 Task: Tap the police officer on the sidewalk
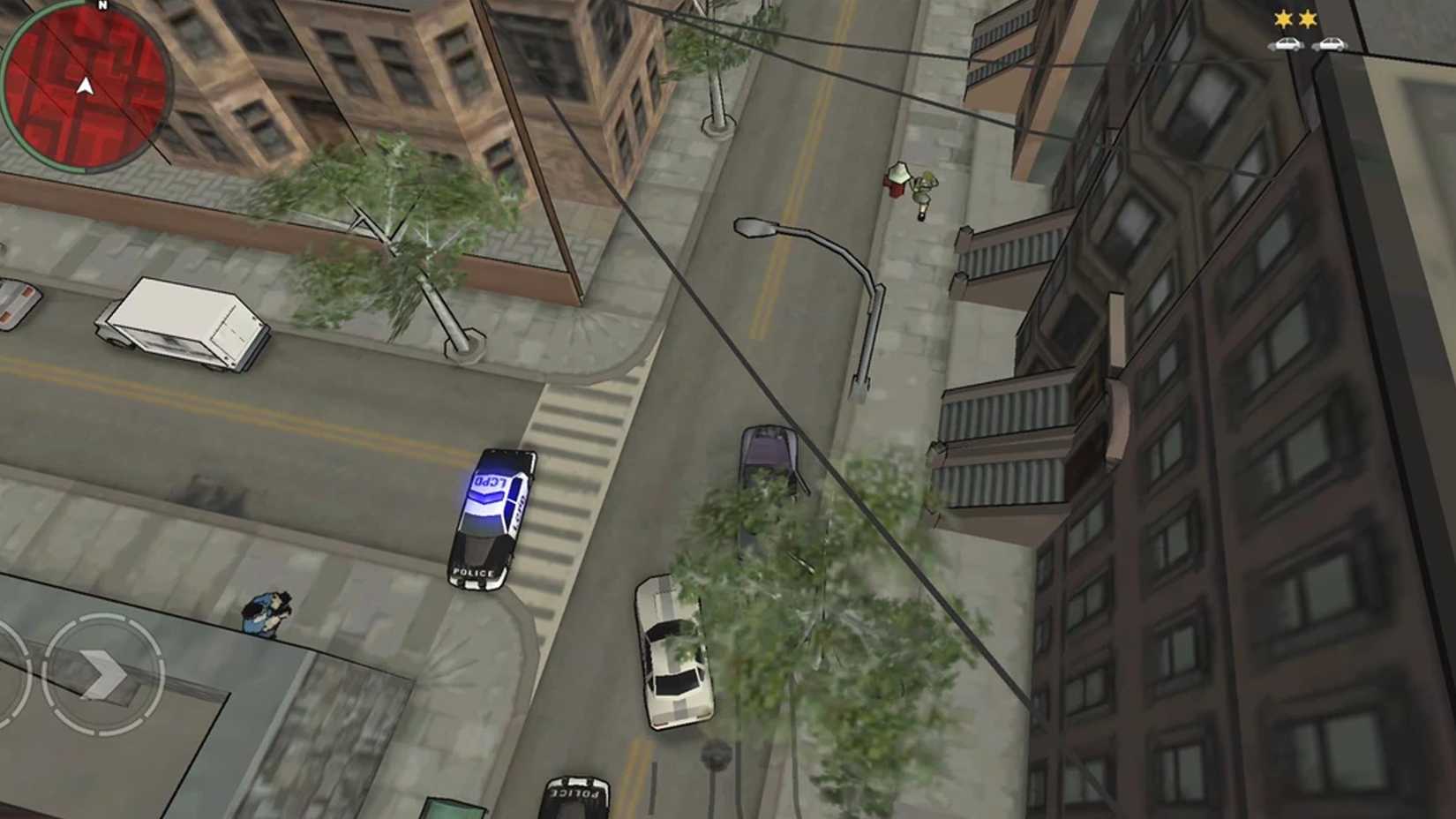tap(265, 613)
